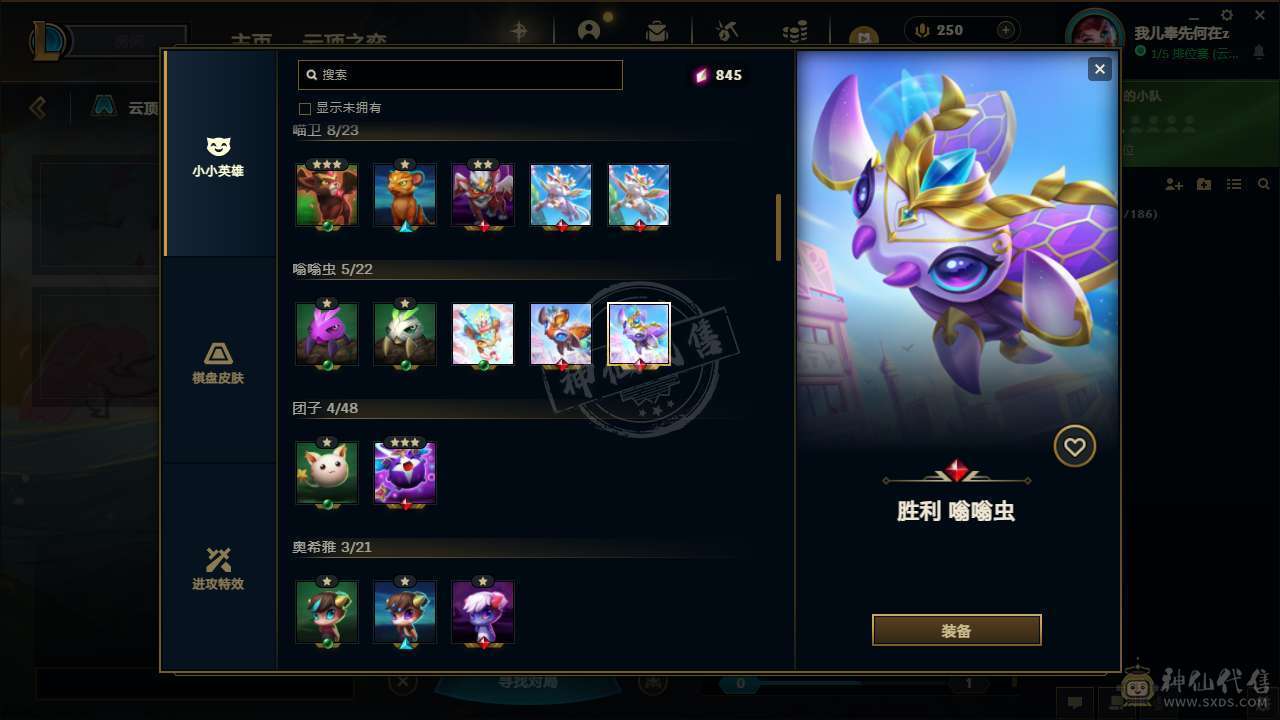Toggle the heart favorite on 胜利 嗡嗡虫
Viewport: 1280px width, 720px height.
(x=1075, y=446)
